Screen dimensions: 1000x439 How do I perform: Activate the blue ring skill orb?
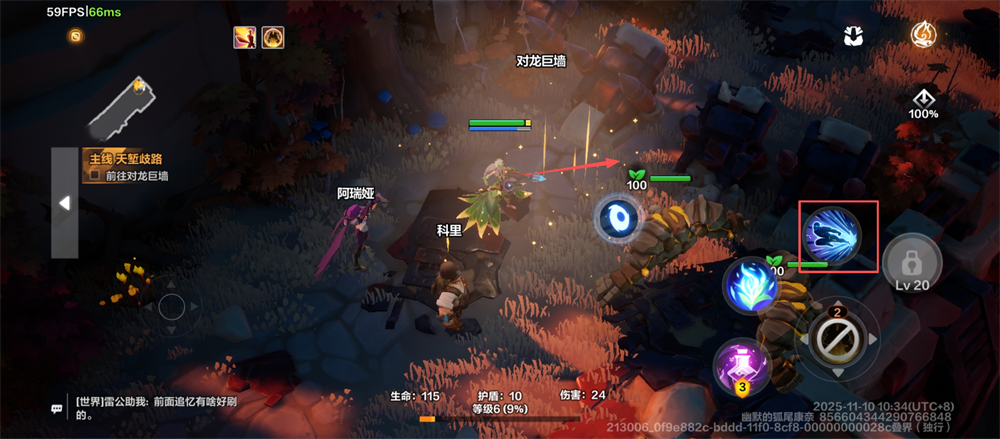coord(619,219)
